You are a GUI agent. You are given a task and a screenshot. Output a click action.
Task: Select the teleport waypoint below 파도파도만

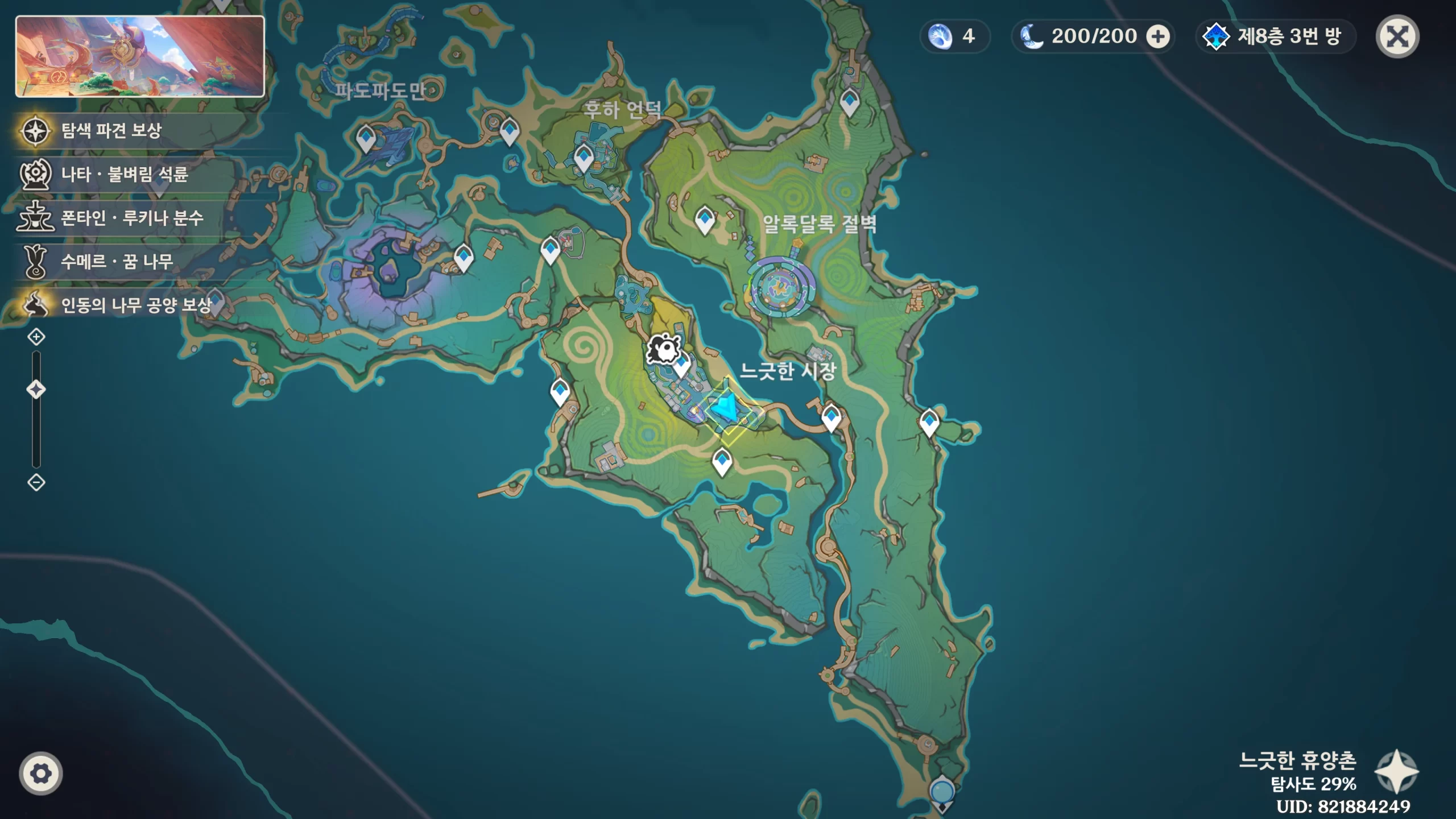coord(366,138)
